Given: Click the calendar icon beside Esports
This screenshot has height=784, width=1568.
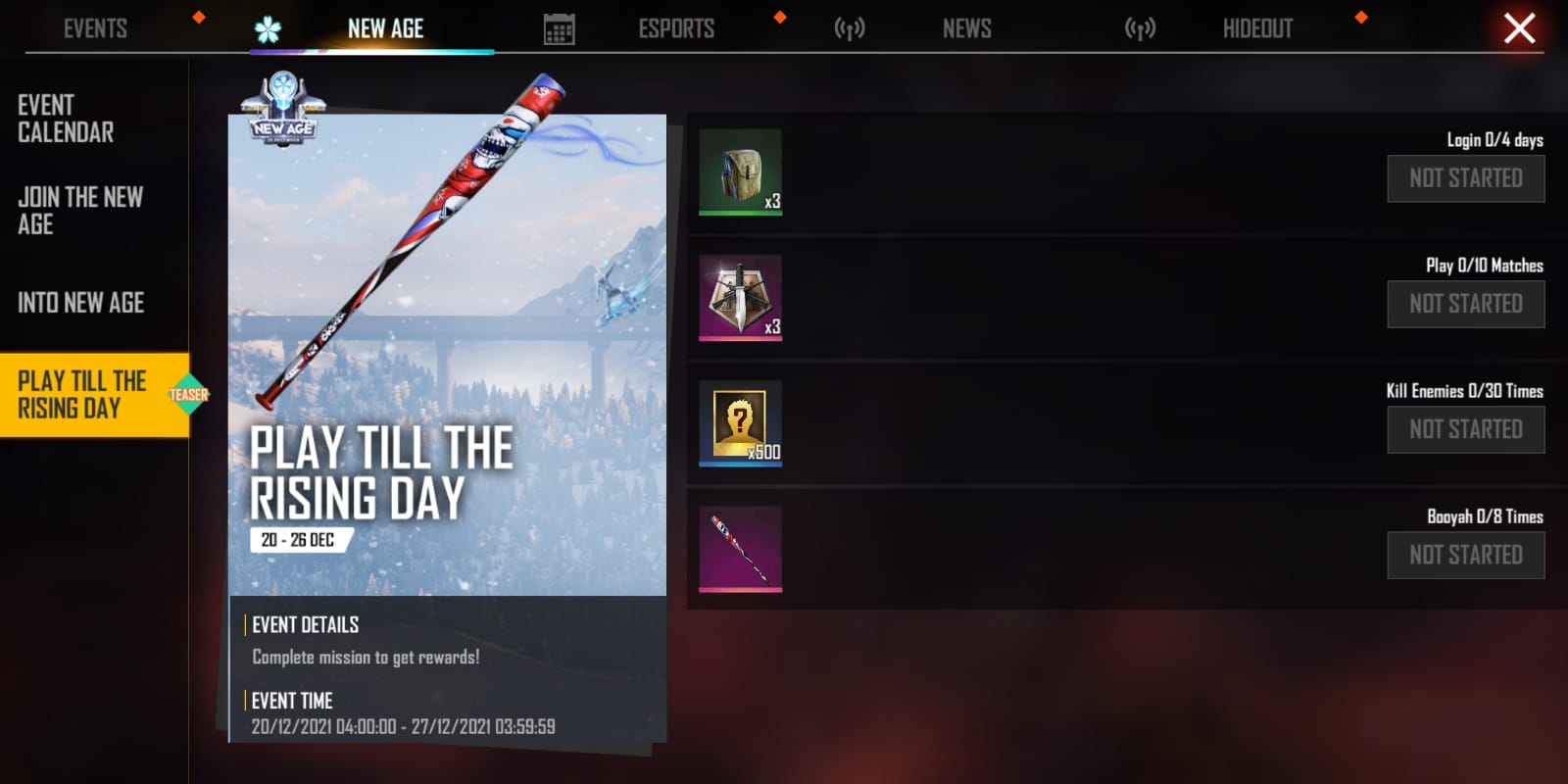Looking at the screenshot, I should point(559,29).
